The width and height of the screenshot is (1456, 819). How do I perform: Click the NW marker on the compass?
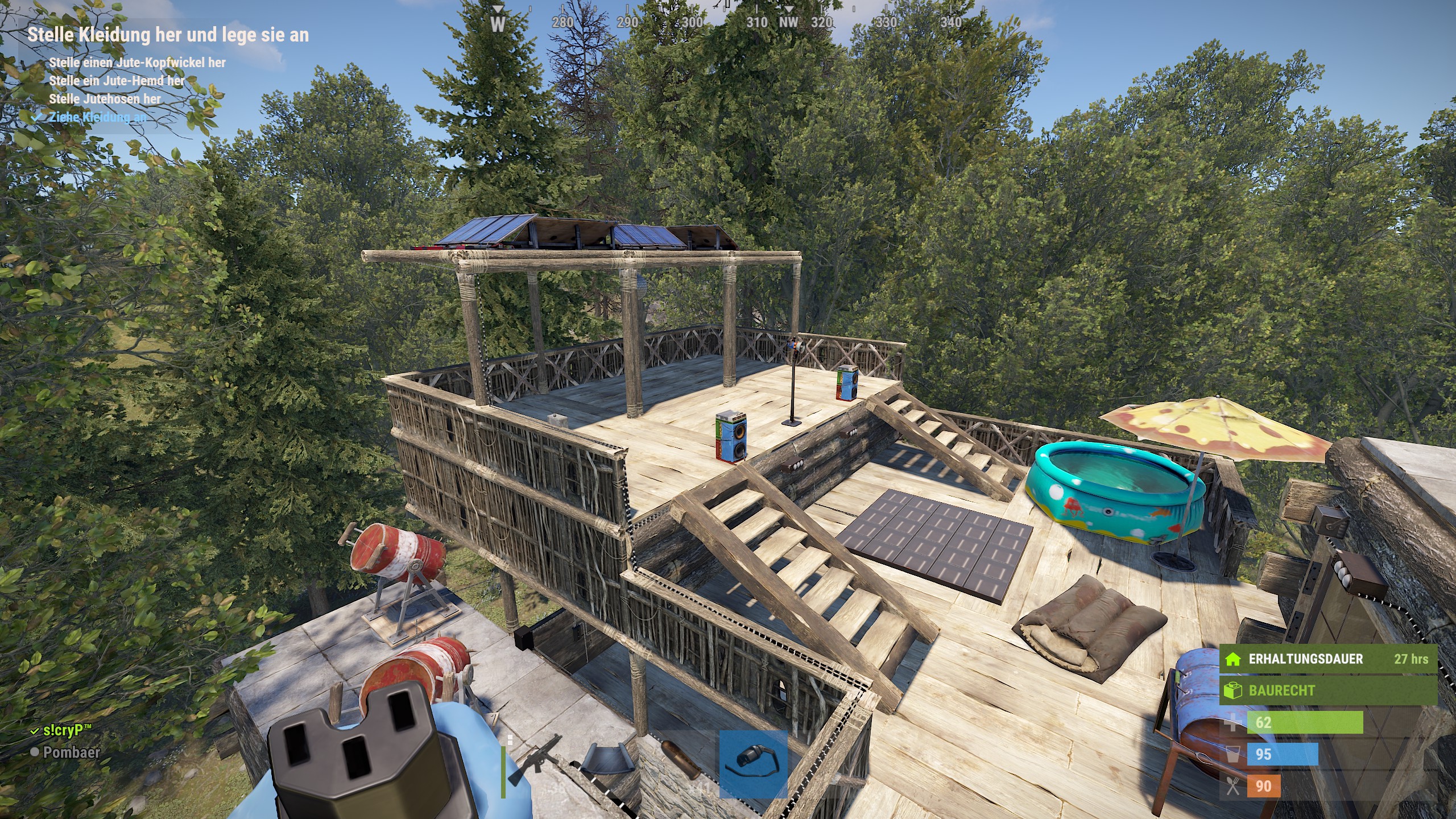[788, 22]
